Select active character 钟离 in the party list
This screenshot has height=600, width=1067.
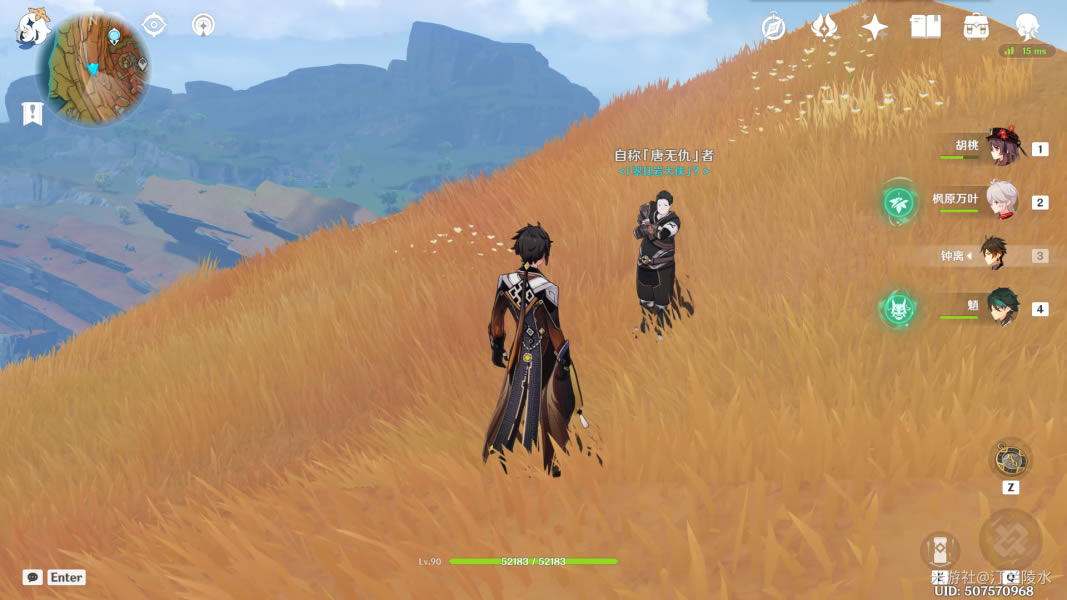pyautogui.click(x=993, y=255)
